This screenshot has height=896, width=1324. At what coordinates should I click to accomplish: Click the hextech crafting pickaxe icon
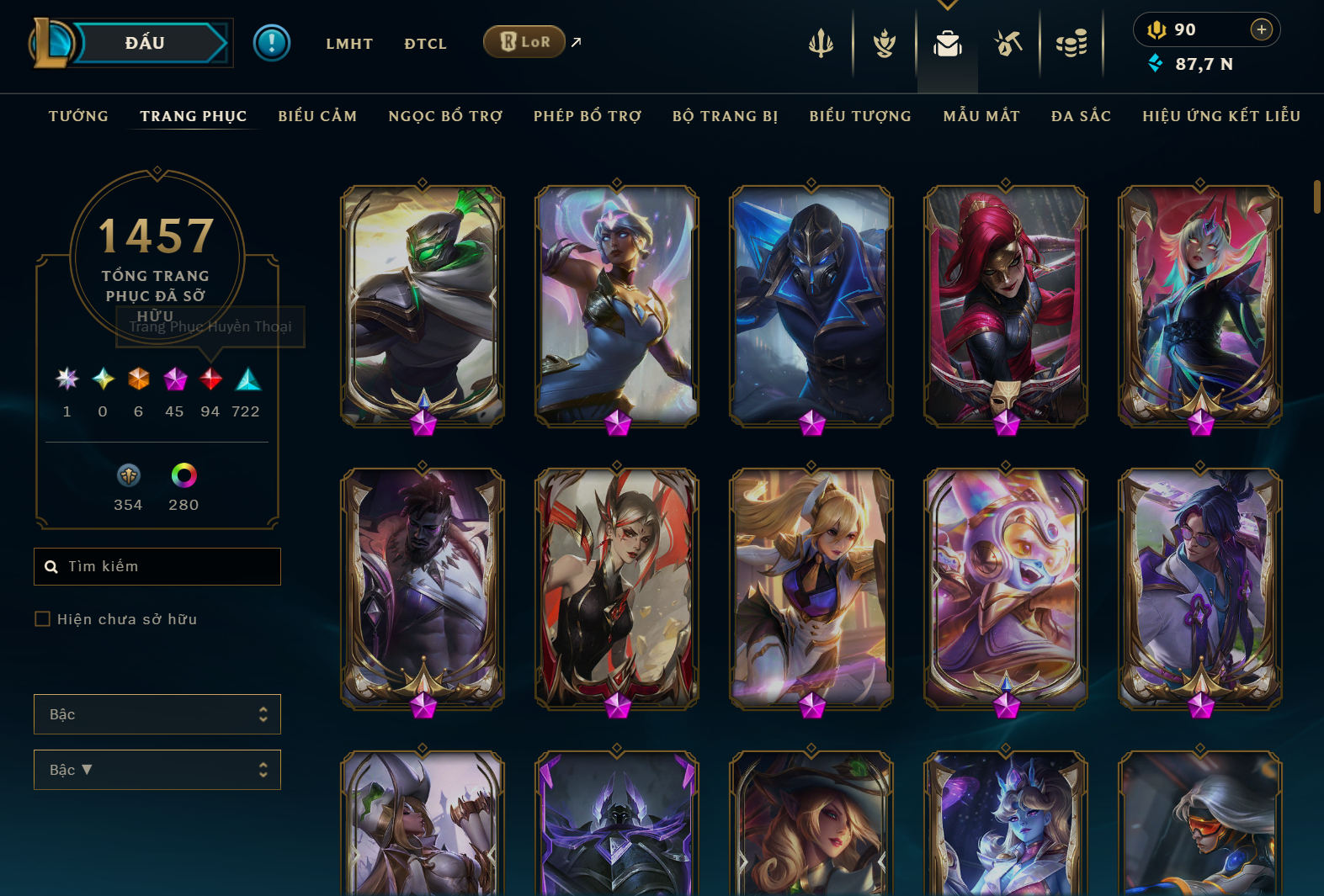[x=1008, y=44]
